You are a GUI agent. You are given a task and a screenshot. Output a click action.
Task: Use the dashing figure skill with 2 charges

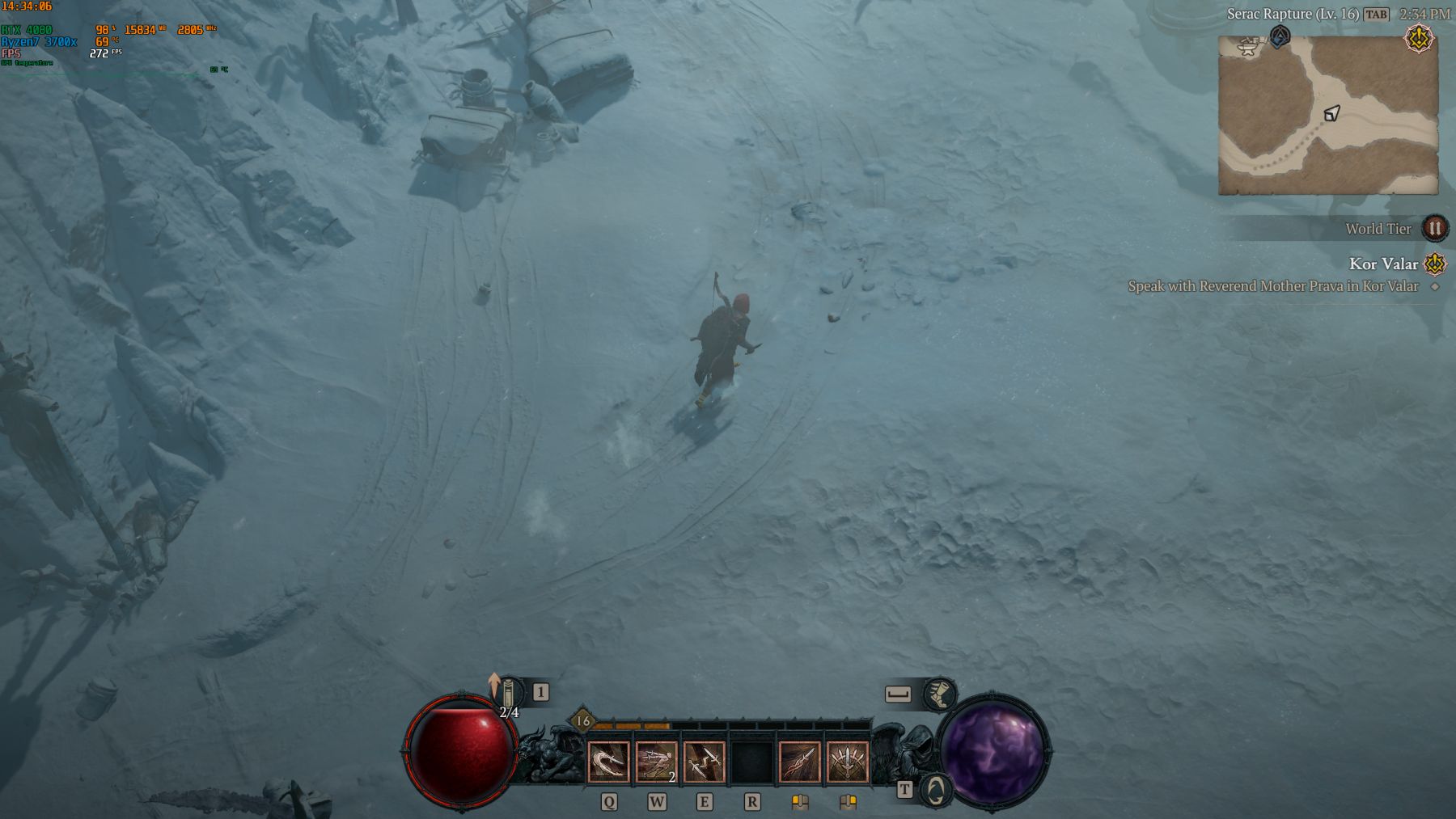click(x=656, y=762)
